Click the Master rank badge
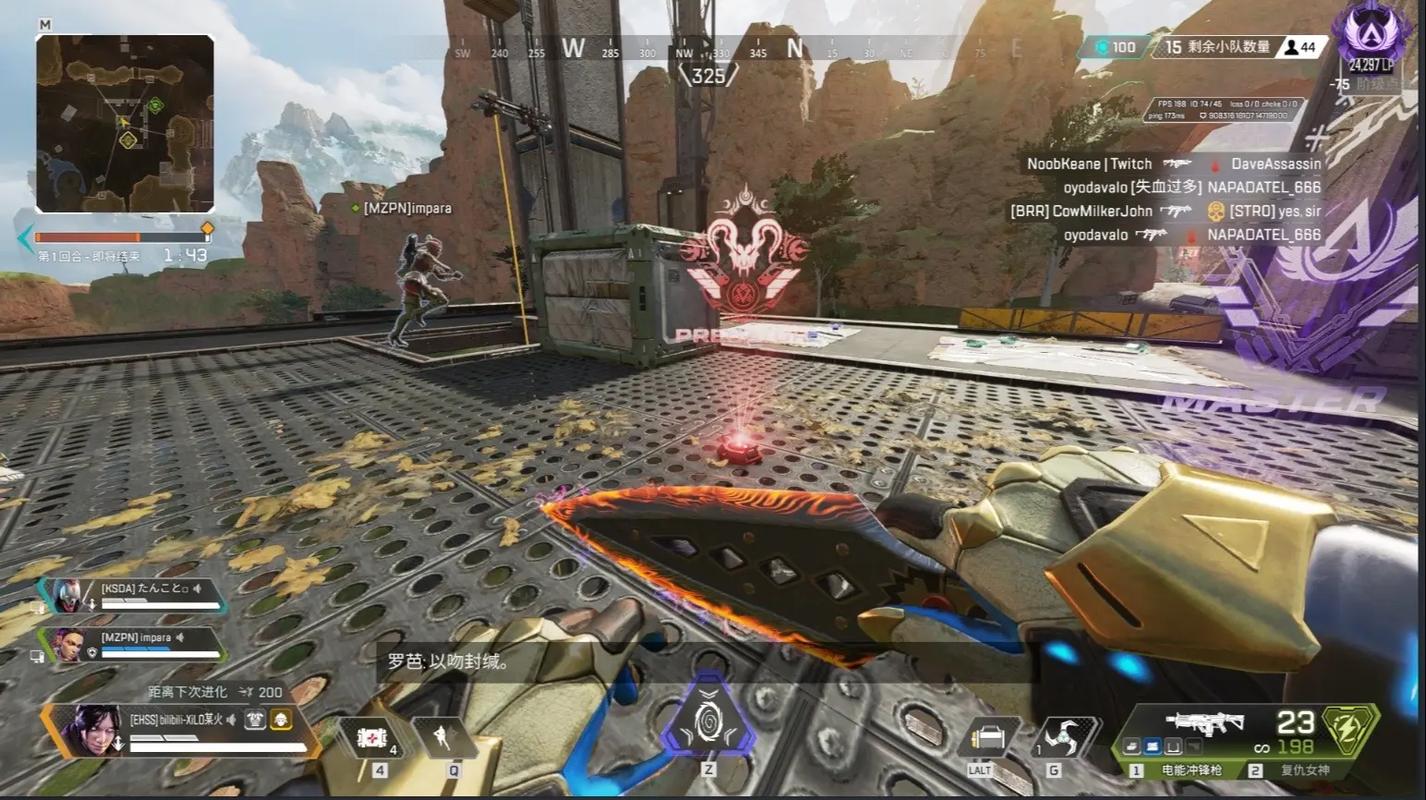 tap(1376, 32)
